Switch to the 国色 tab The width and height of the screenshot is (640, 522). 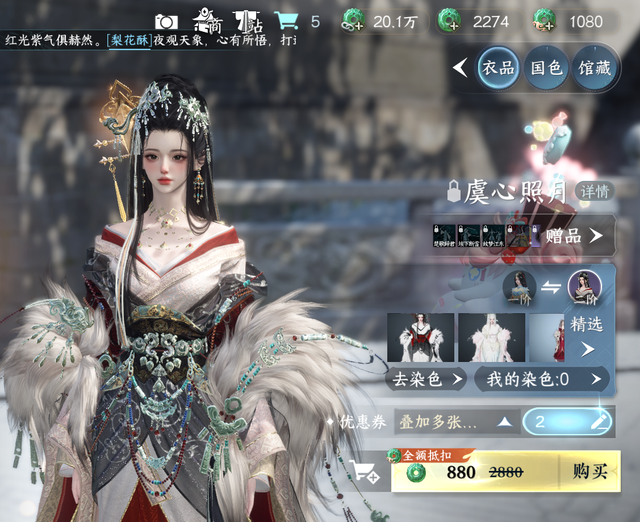pos(546,68)
